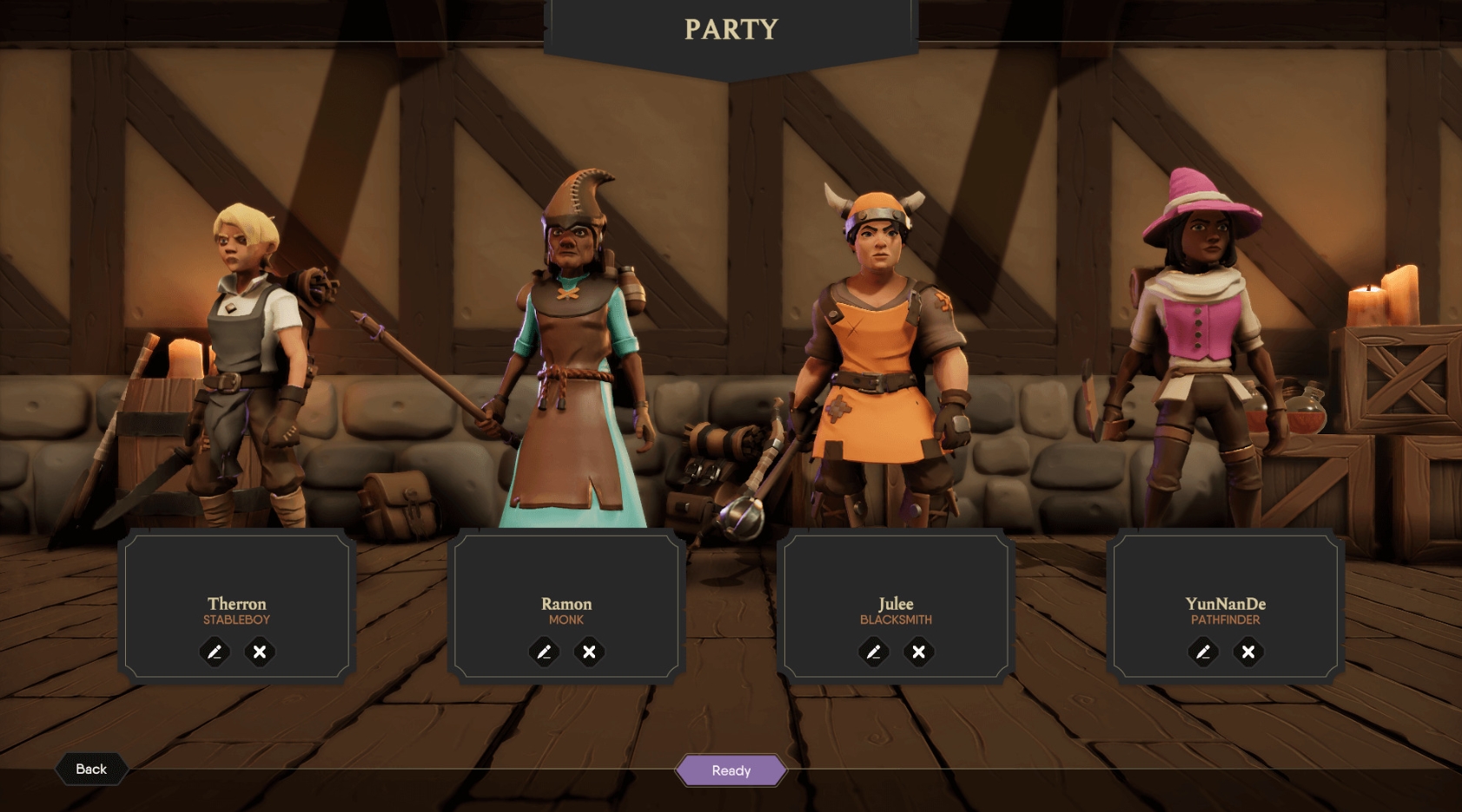Remove Julee from the party
Screen dimensions: 1462x812
pyautogui.click(x=918, y=651)
